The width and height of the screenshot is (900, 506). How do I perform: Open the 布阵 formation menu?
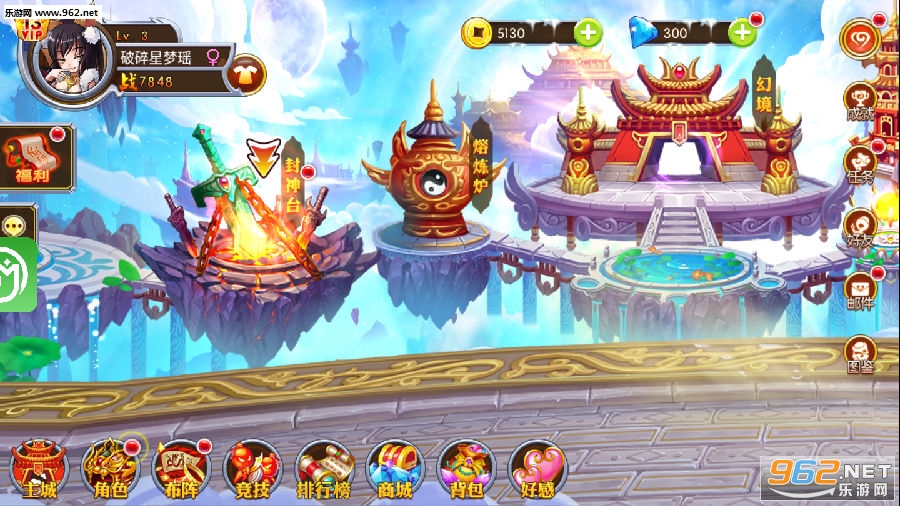pyautogui.click(x=181, y=468)
